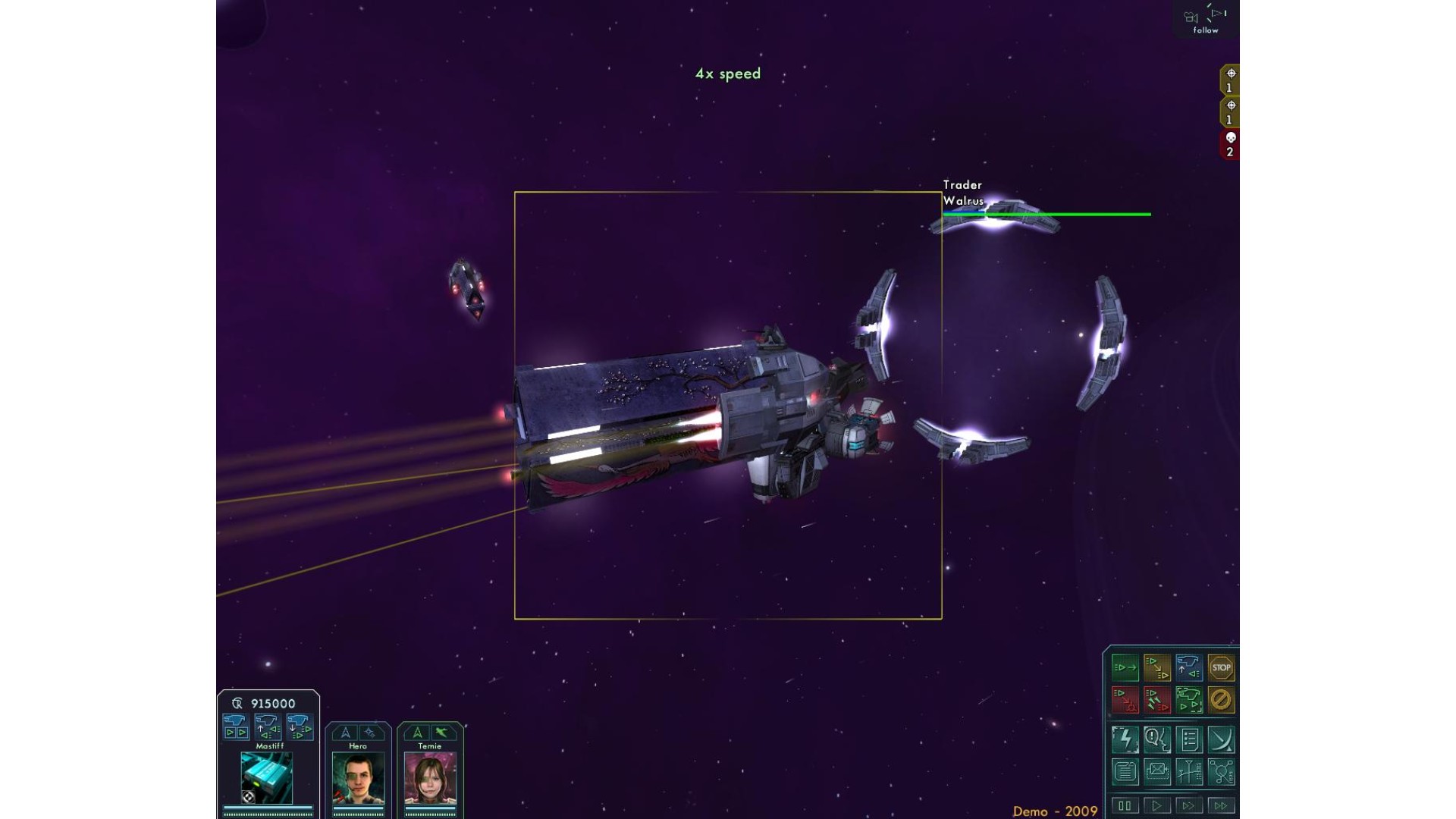Open the satellite dish scanner panel
Image resolution: width=1456 pixels, height=819 pixels.
click(x=1221, y=739)
